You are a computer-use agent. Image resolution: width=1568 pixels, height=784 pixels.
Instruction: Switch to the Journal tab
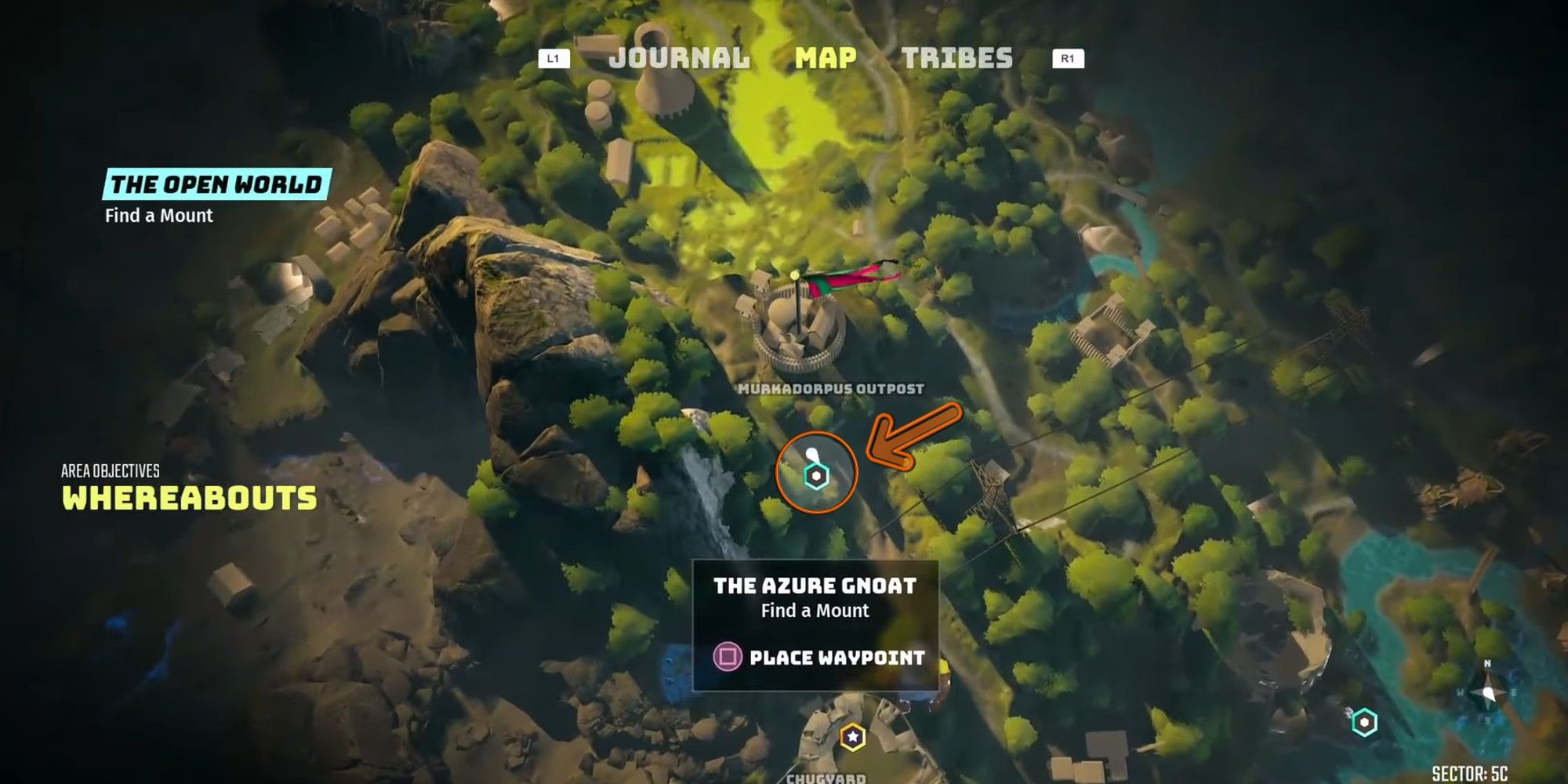678,57
